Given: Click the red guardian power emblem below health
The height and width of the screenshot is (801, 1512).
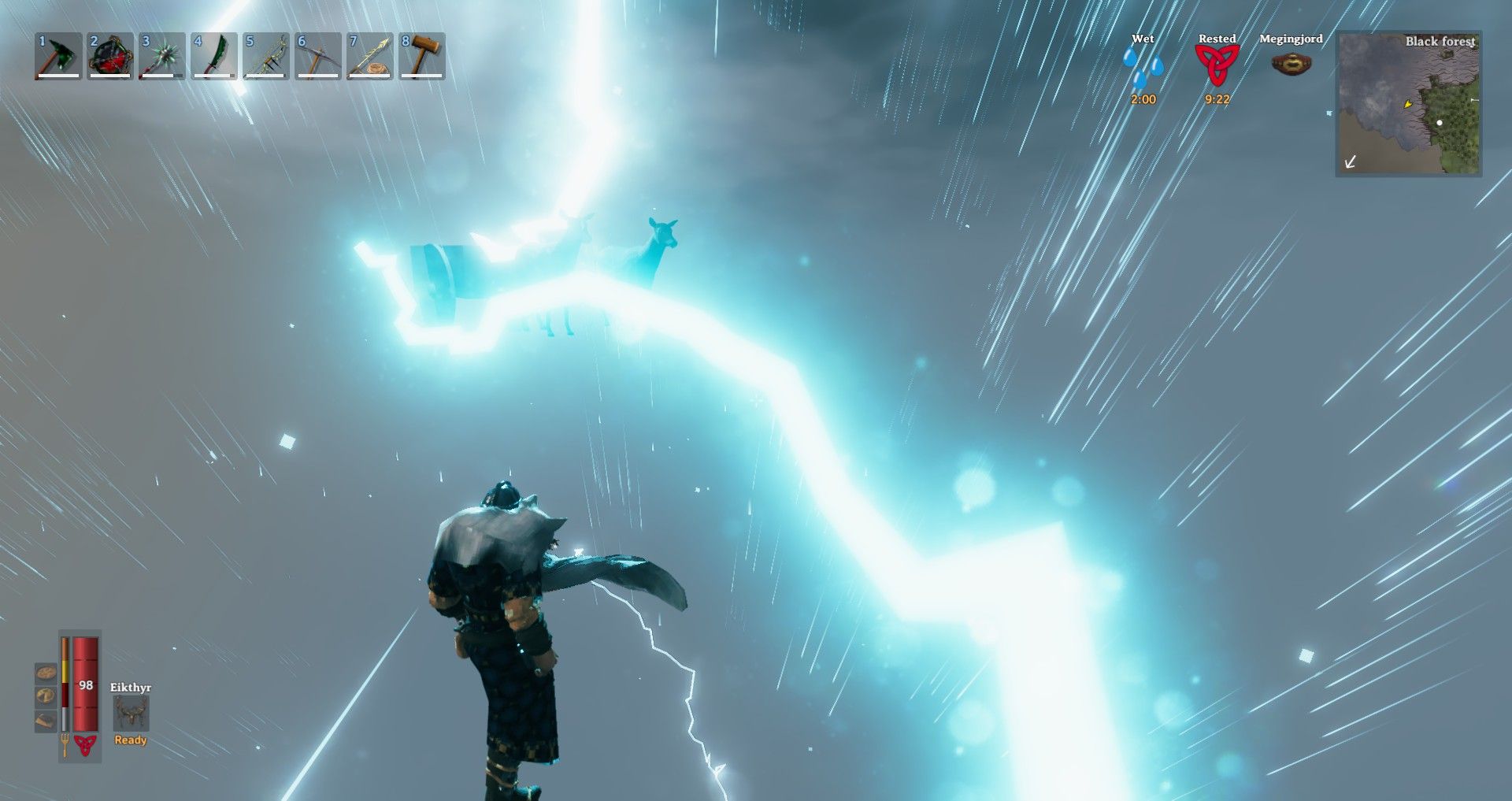Looking at the screenshot, I should tap(86, 745).
